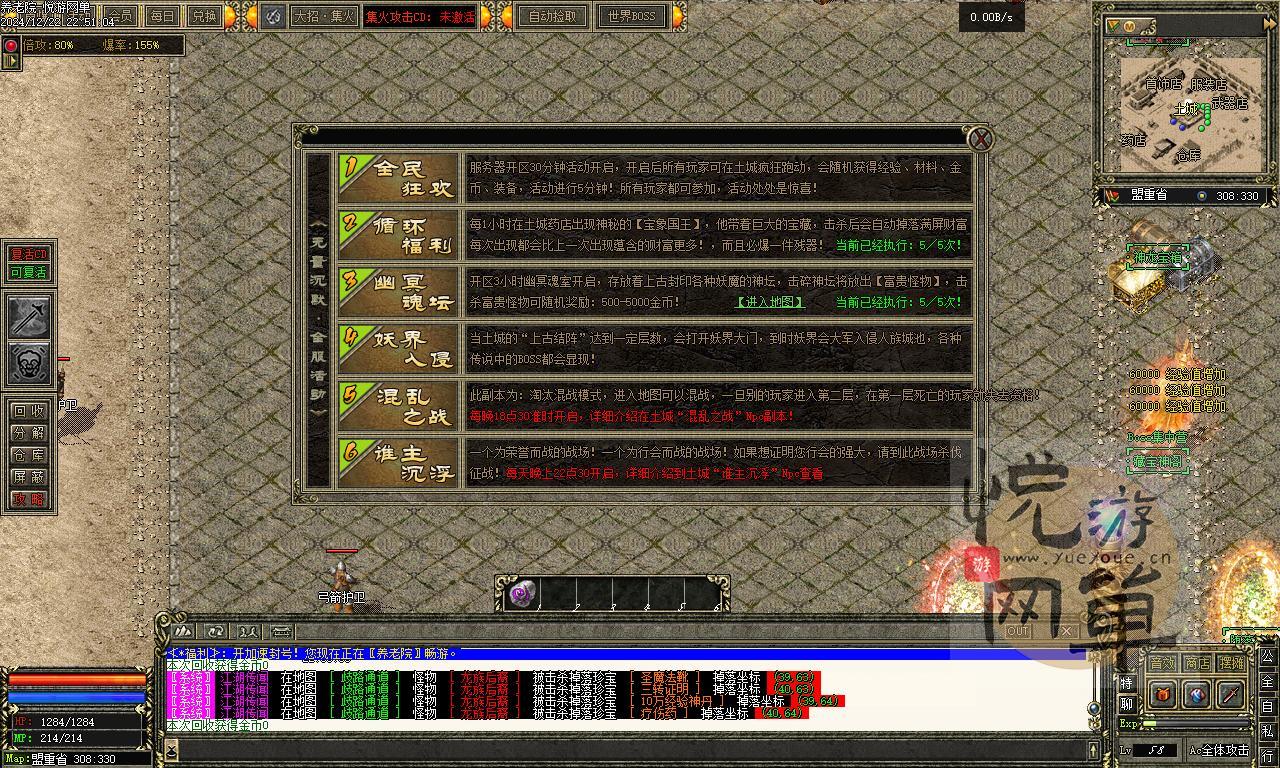Select the 全民狂欢 event entry
This screenshot has width=1280, height=768.
399,179
